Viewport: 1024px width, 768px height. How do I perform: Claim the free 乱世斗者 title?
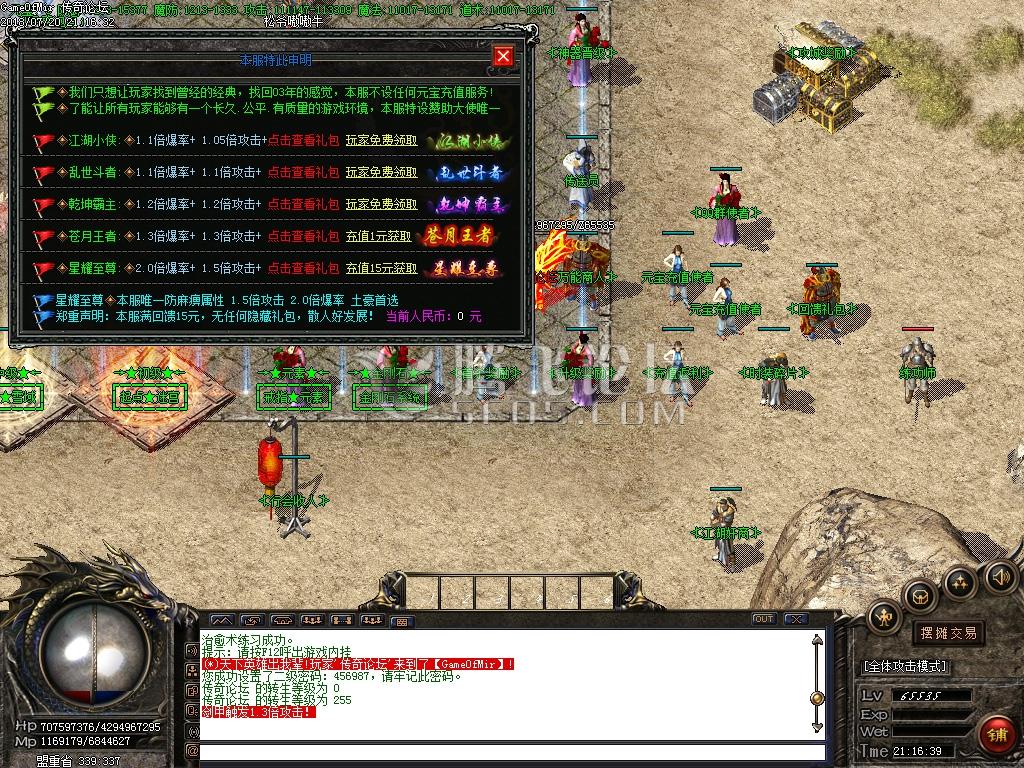[382, 173]
